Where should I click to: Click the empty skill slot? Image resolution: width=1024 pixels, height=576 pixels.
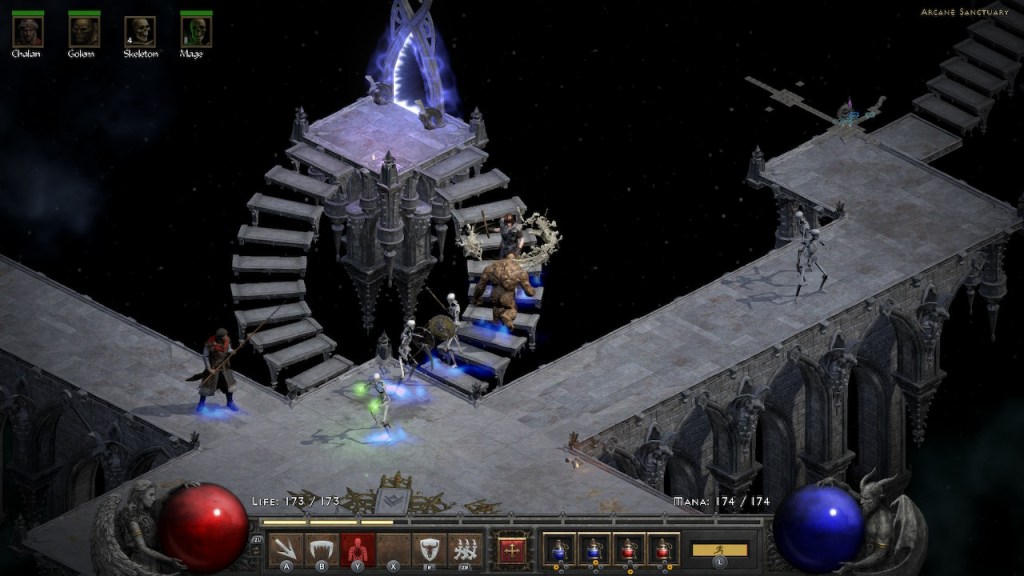coord(393,549)
